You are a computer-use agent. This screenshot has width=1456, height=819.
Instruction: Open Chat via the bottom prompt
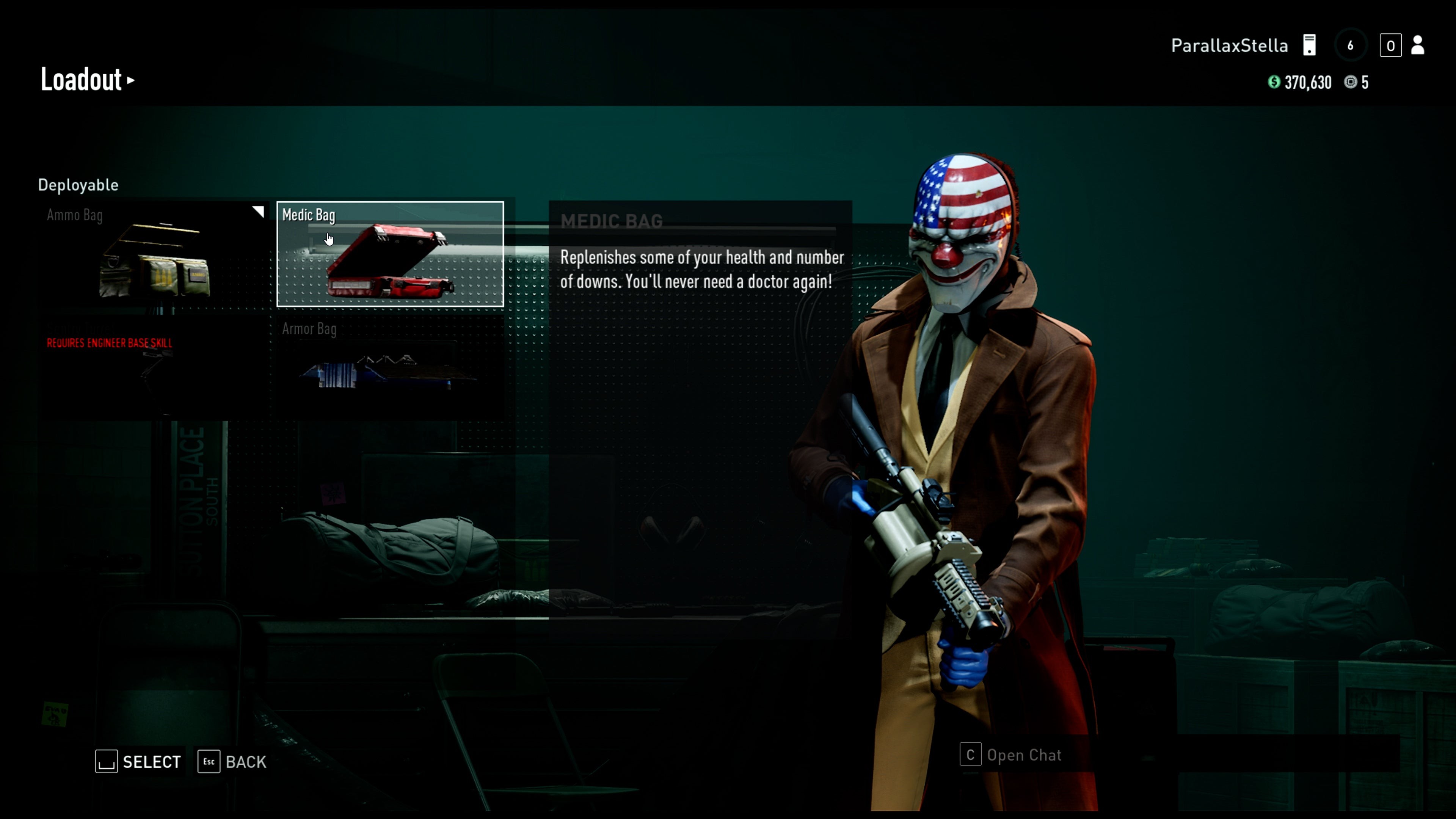(x=1024, y=755)
